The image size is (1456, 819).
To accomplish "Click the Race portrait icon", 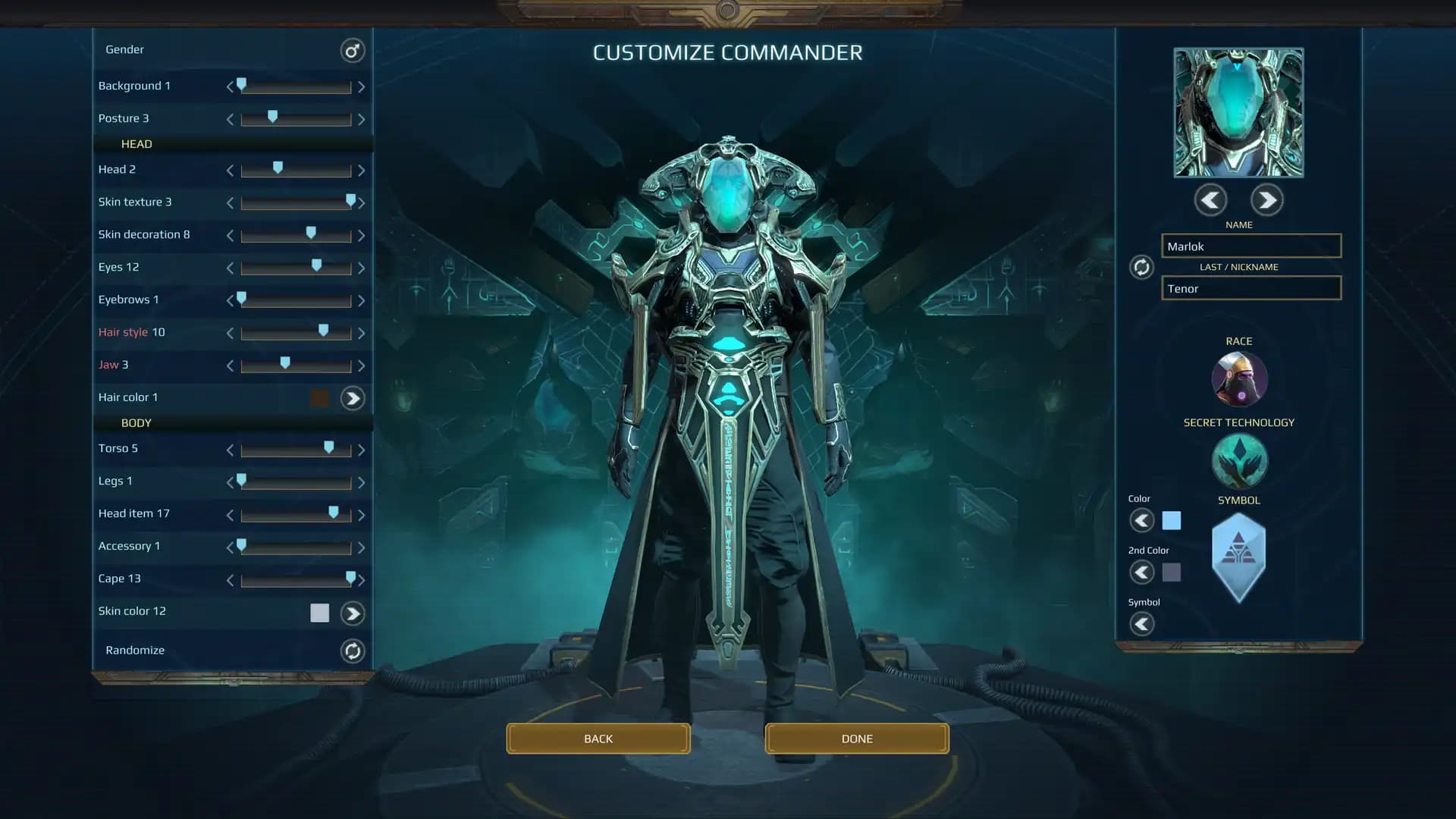I will pyautogui.click(x=1239, y=378).
